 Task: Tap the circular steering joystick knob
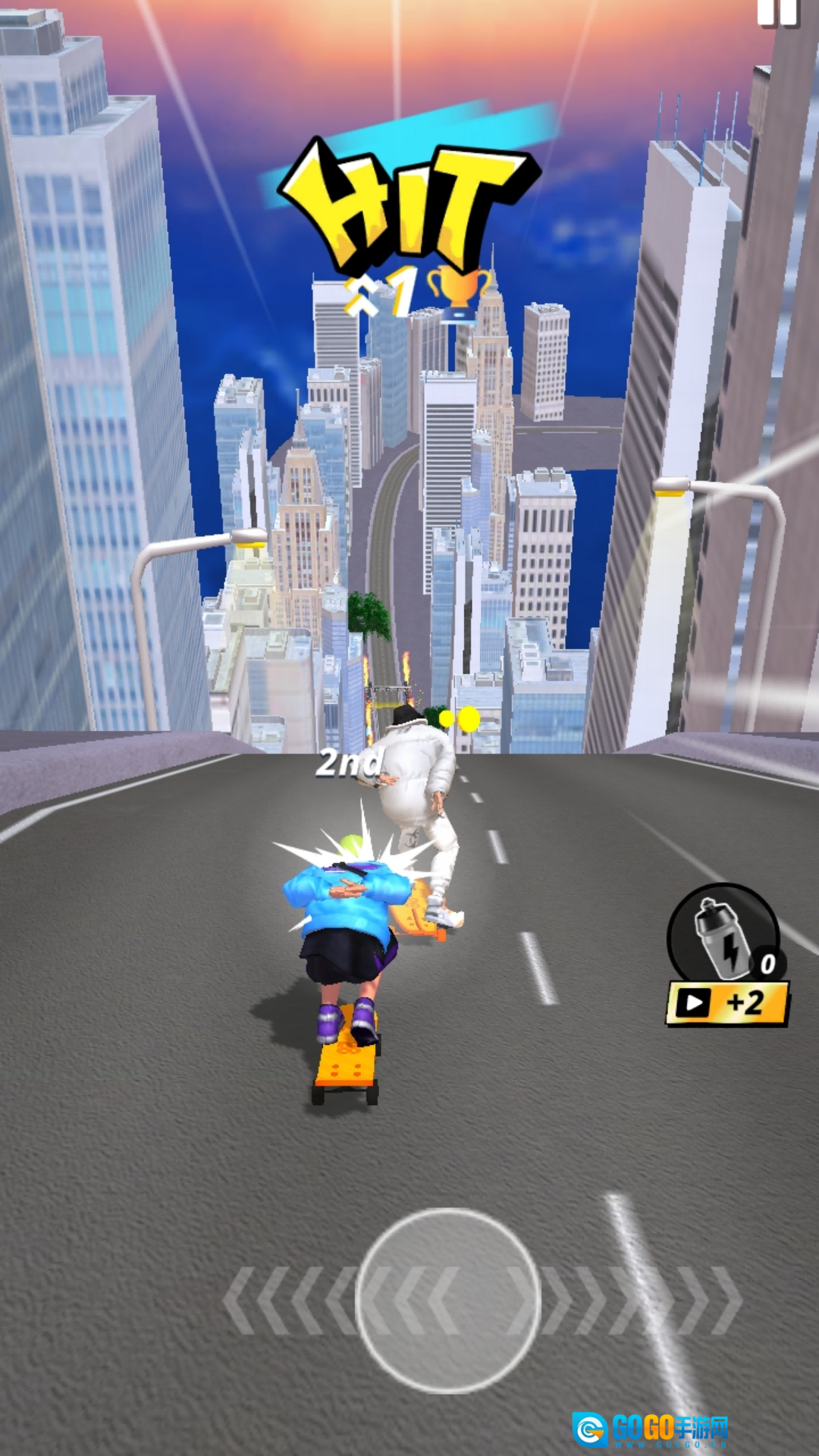tap(447, 1301)
